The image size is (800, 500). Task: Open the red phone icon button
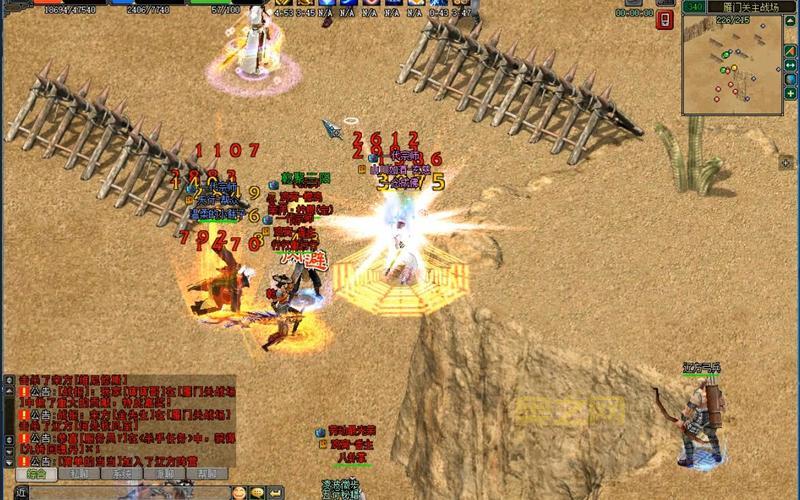pyautogui.click(x=664, y=19)
